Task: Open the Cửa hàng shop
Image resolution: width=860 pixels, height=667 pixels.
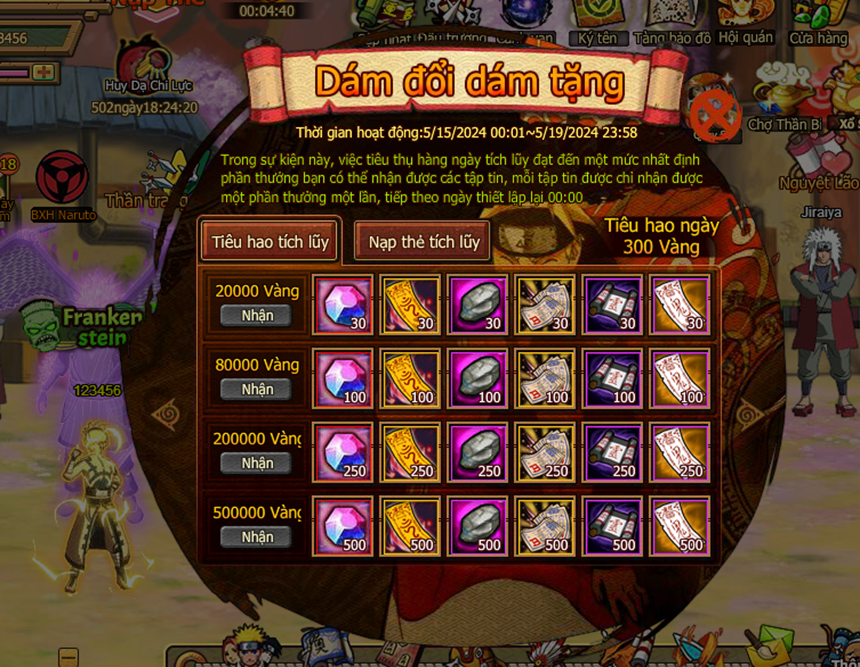Action: coord(818,22)
